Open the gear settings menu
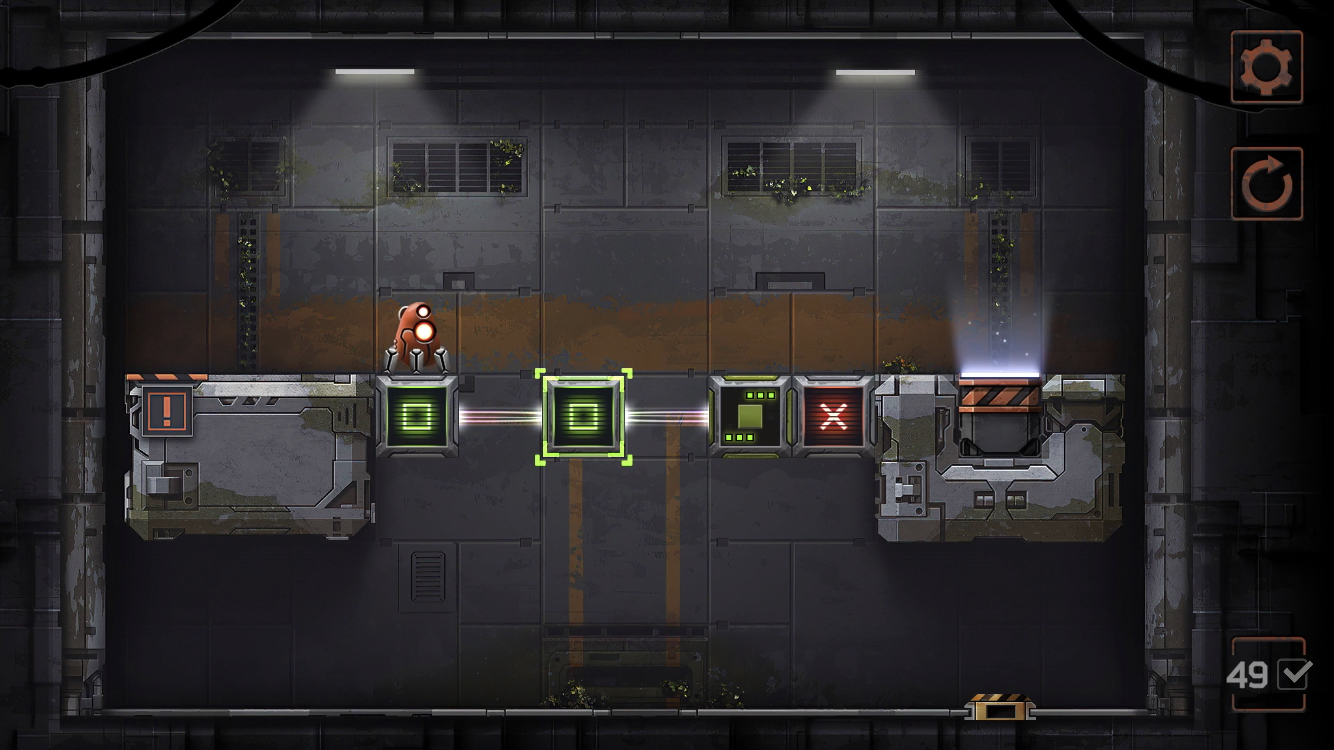The width and height of the screenshot is (1334, 750). click(1267, 67)
